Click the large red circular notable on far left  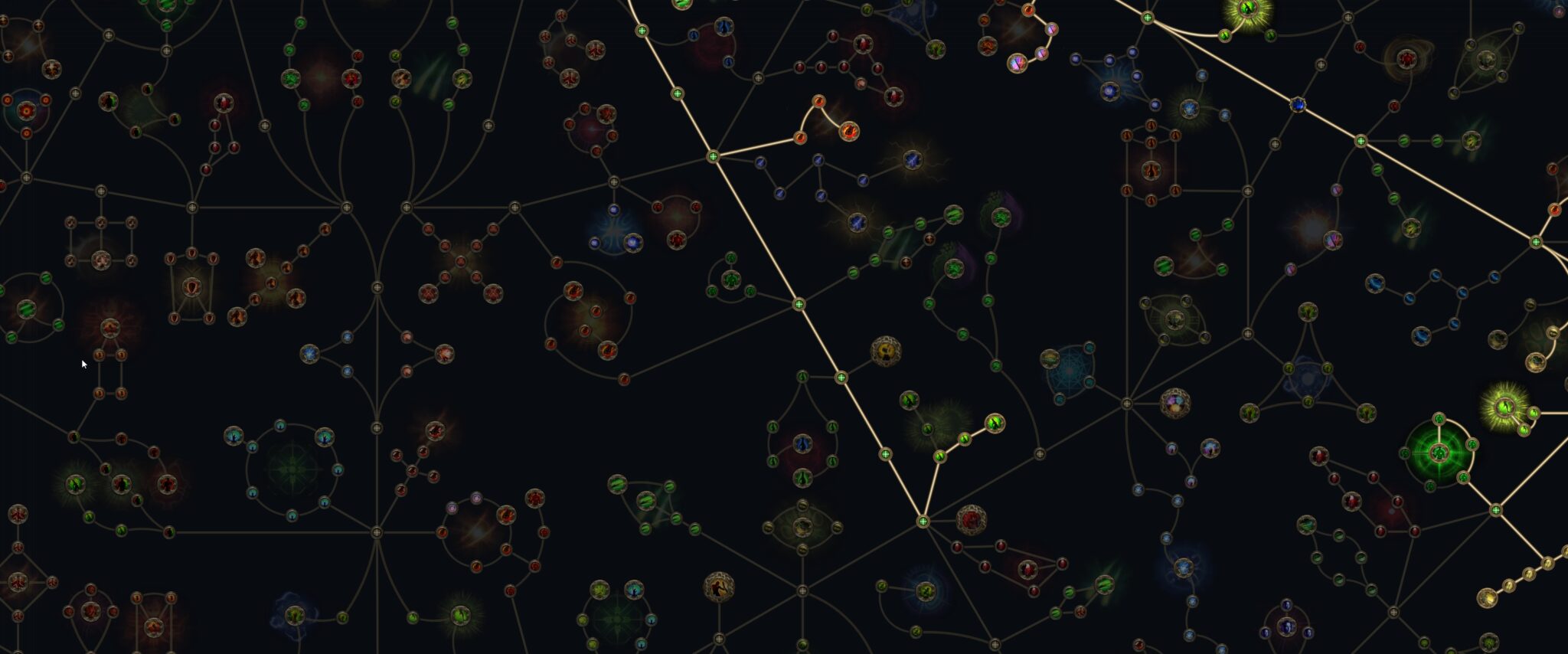point(111,328)
